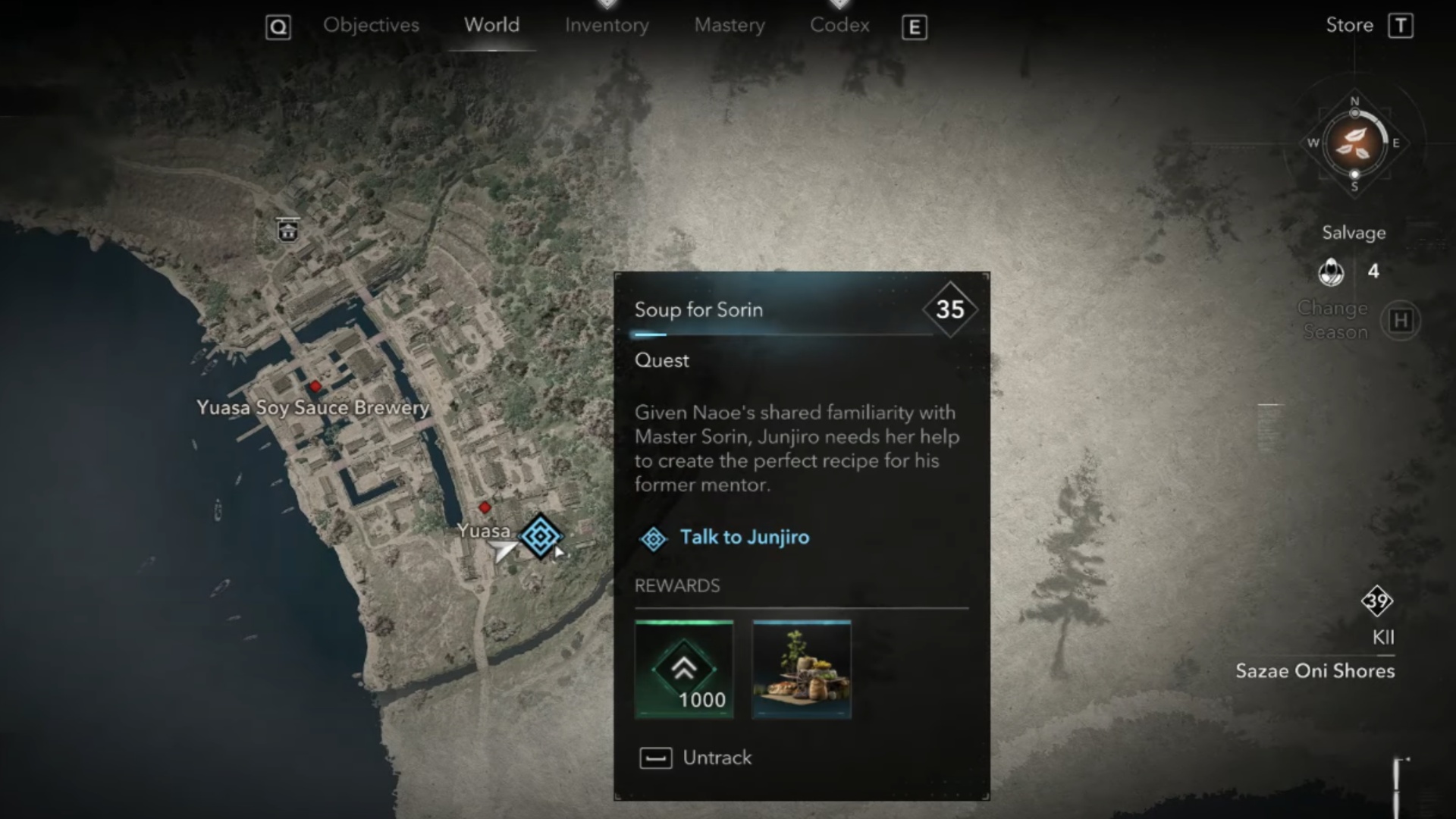Click the quest diamond marker near Yuasa
This screenshot has height=819, width=1456.
tap(540, 536)
